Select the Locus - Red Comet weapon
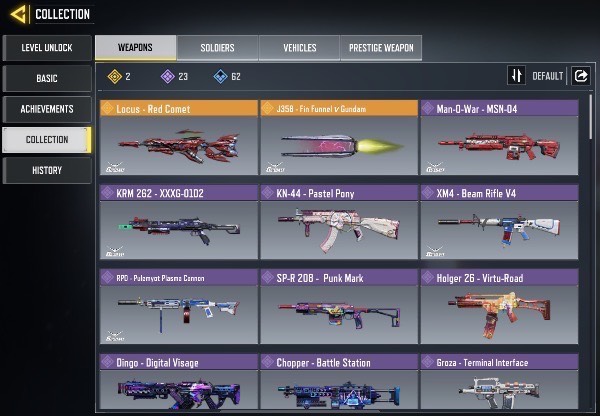This screenshot has height=416, width=600. 178,138
